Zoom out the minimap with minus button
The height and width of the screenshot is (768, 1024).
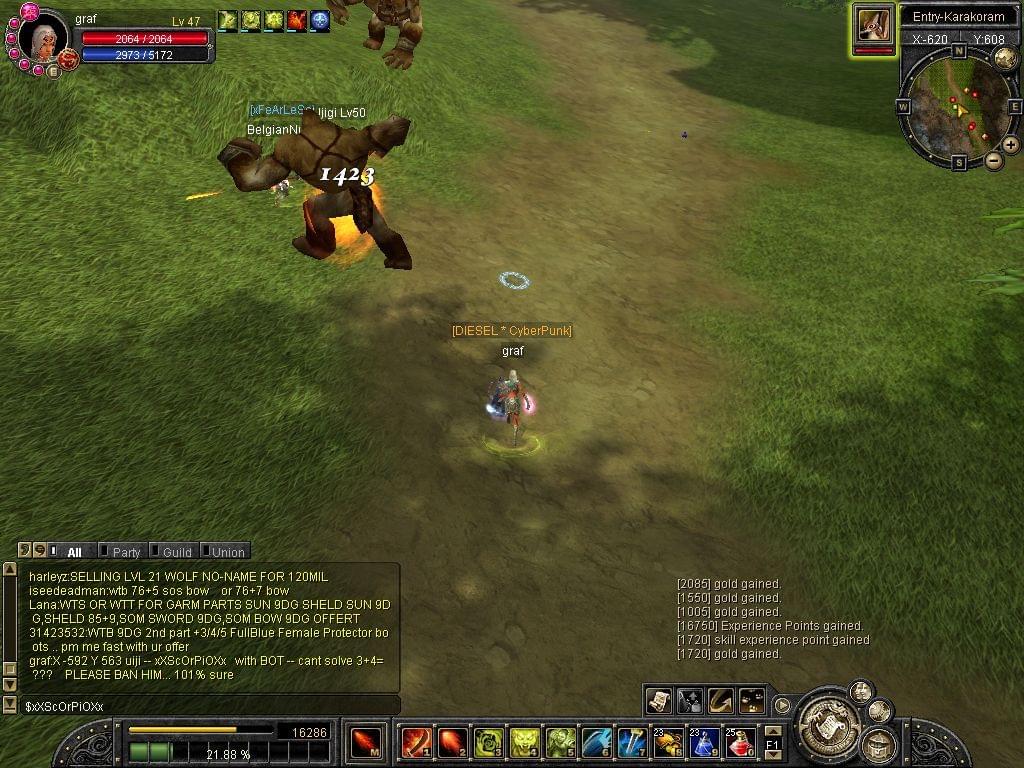[994, 161]
